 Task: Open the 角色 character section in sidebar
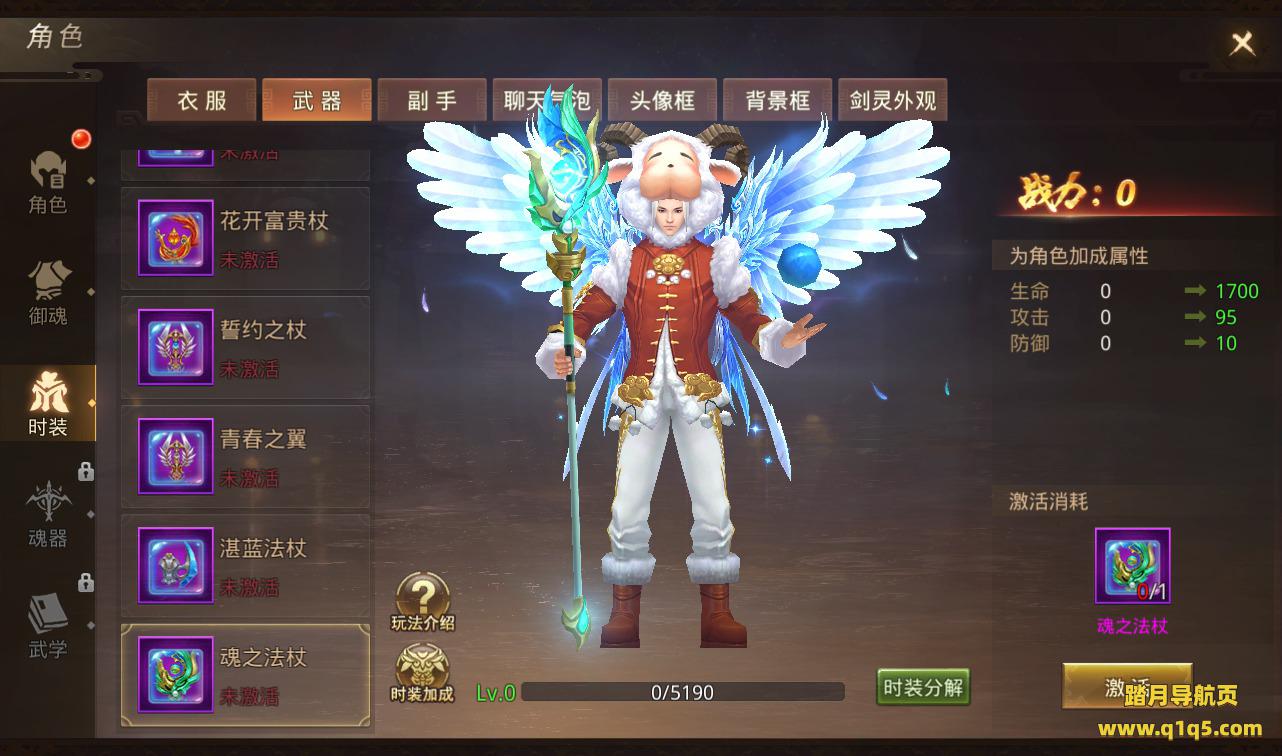pos(48,183)
